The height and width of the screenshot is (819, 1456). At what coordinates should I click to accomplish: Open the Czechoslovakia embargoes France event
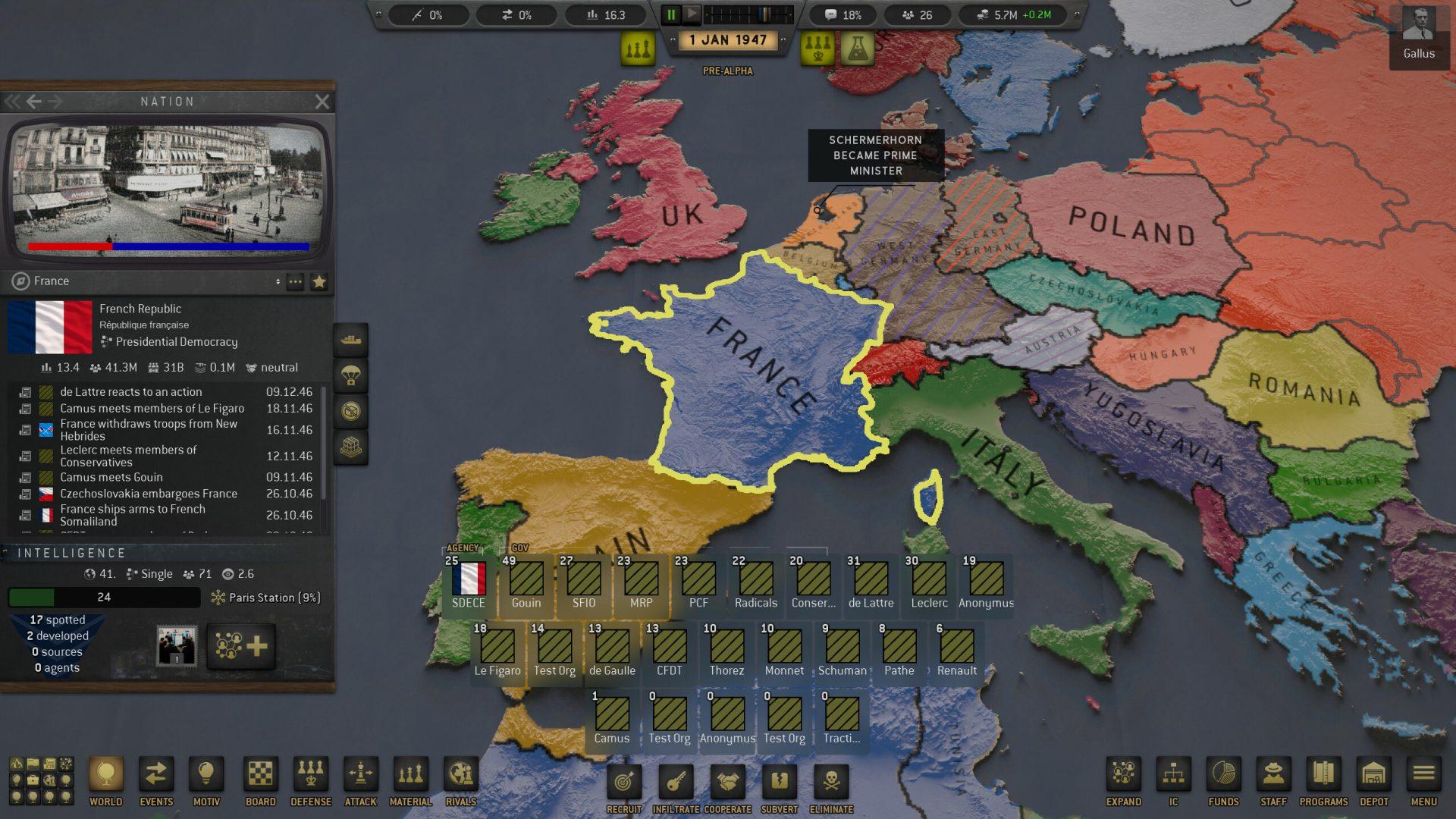click(x=149, y=494)
